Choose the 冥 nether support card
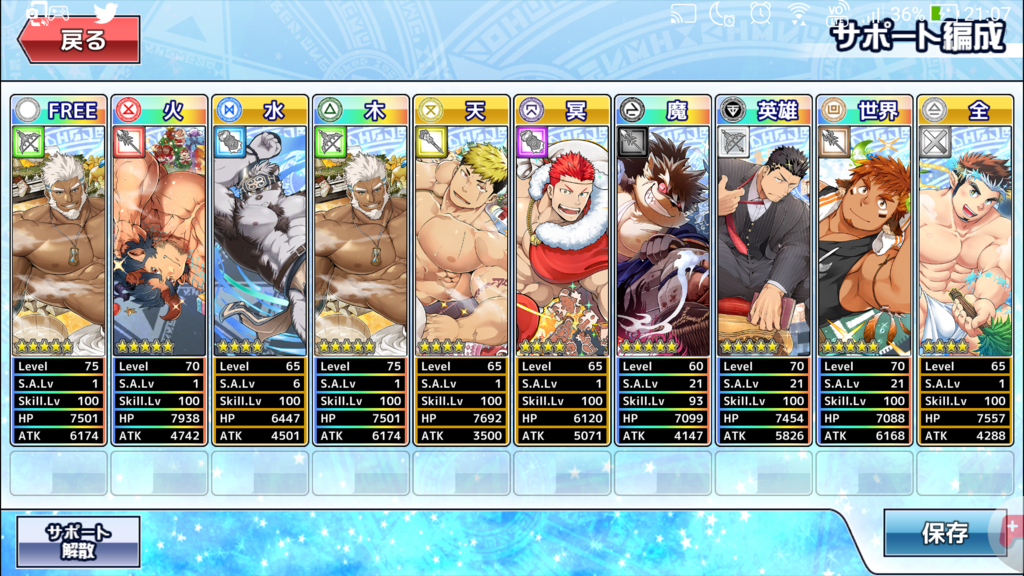Viewport: 1024px width, 576px height. click(x=562, y=270)
